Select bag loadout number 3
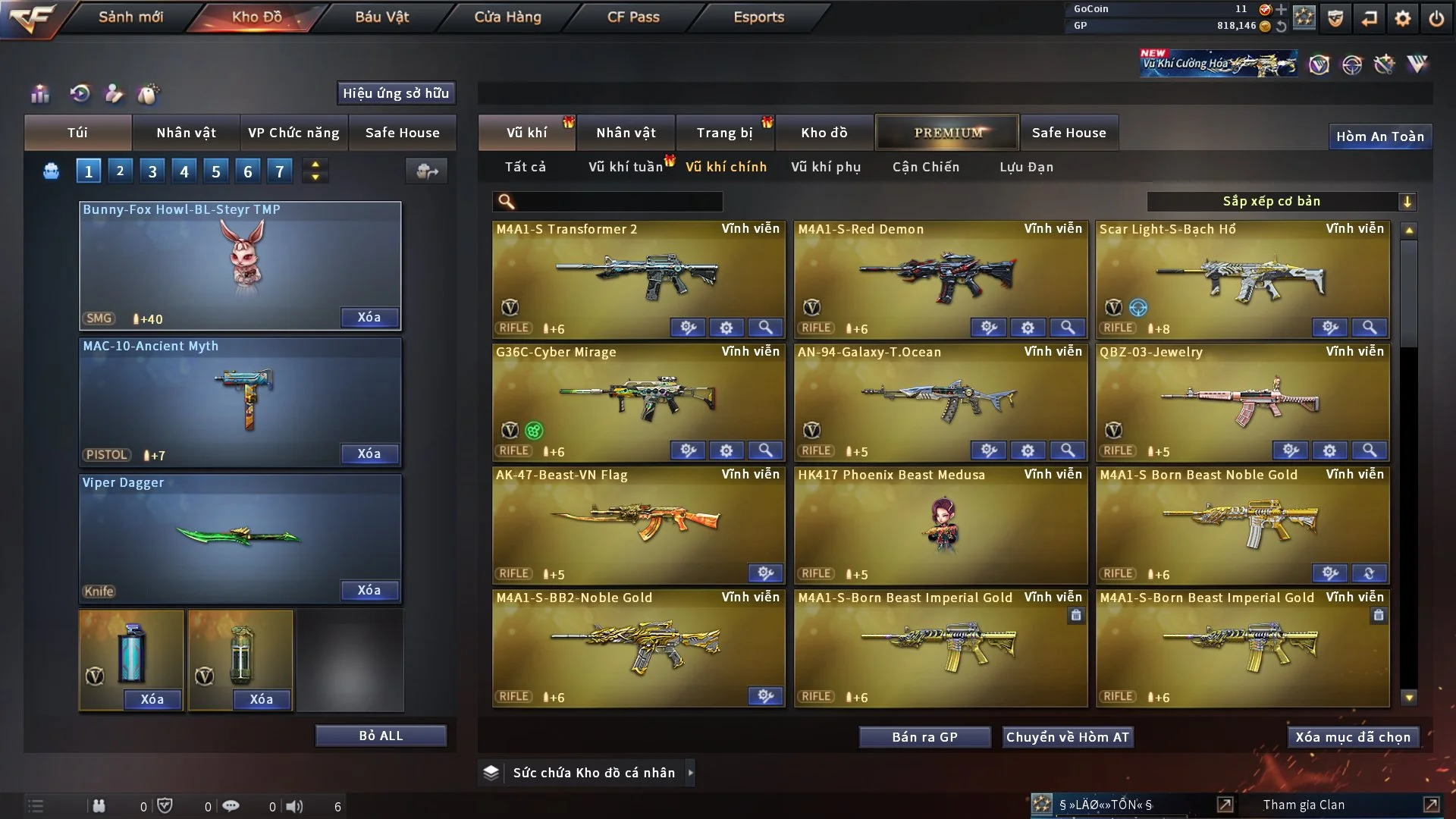This screenshot has width=1456, height=819. tap(152, 171)
